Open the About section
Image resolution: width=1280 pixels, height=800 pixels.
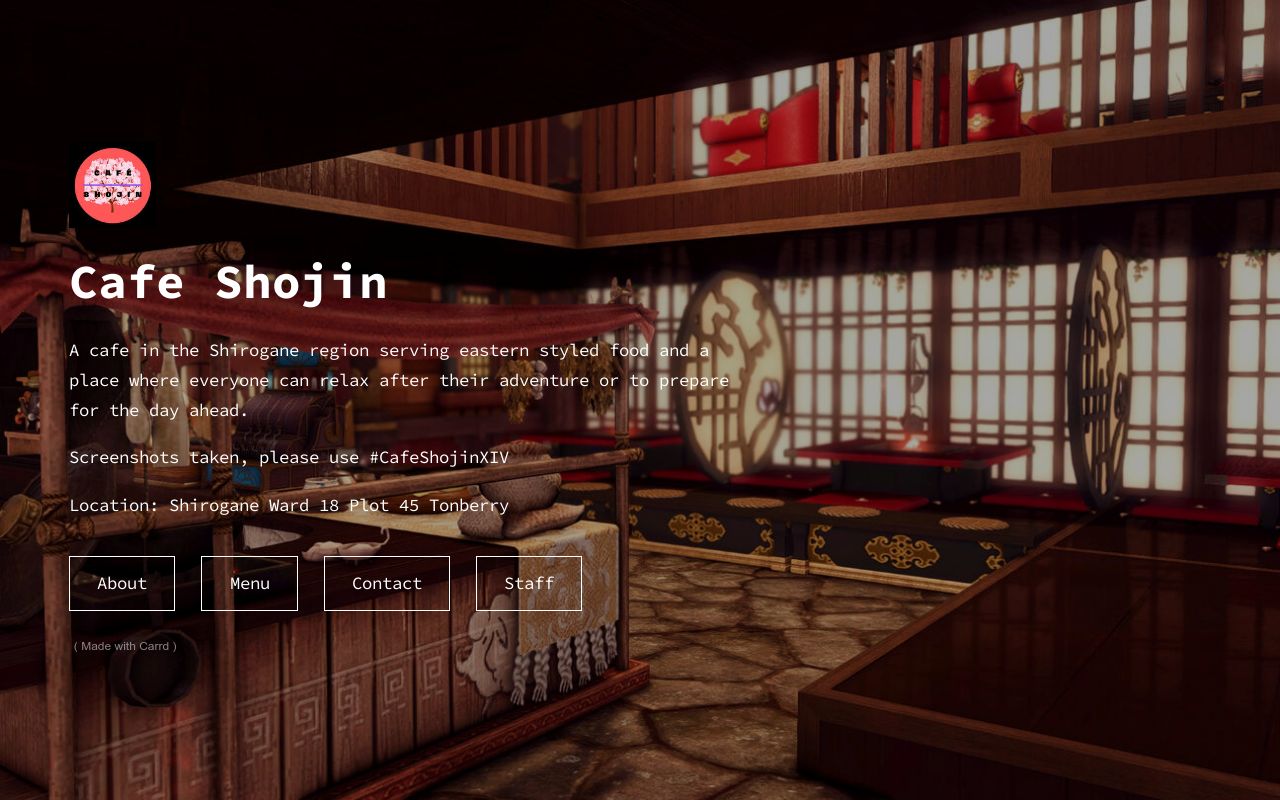click(x=121, y=583)
